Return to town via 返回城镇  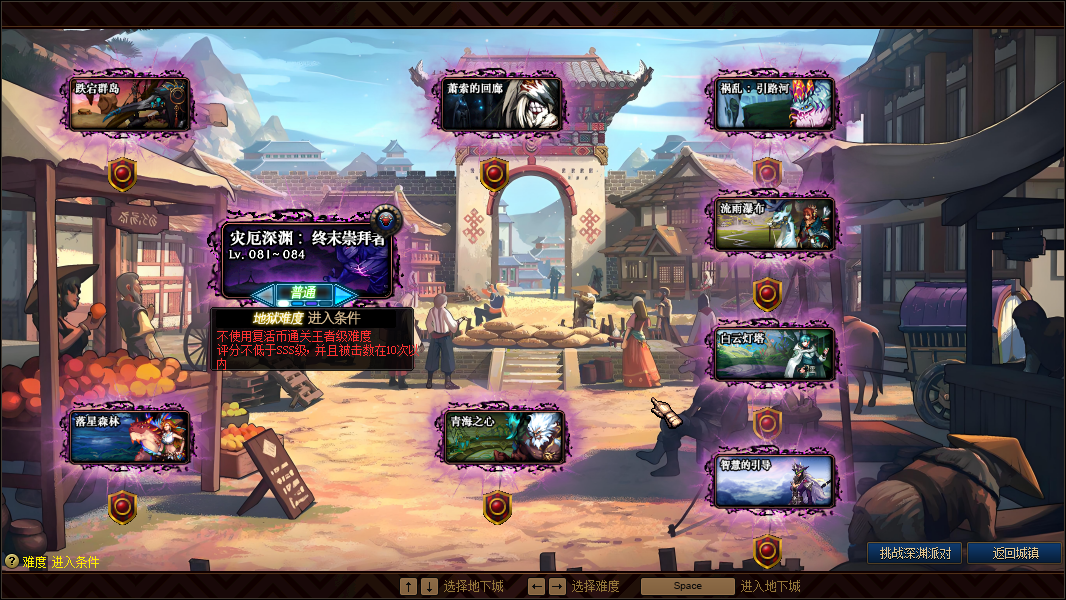pos(1014,553)
